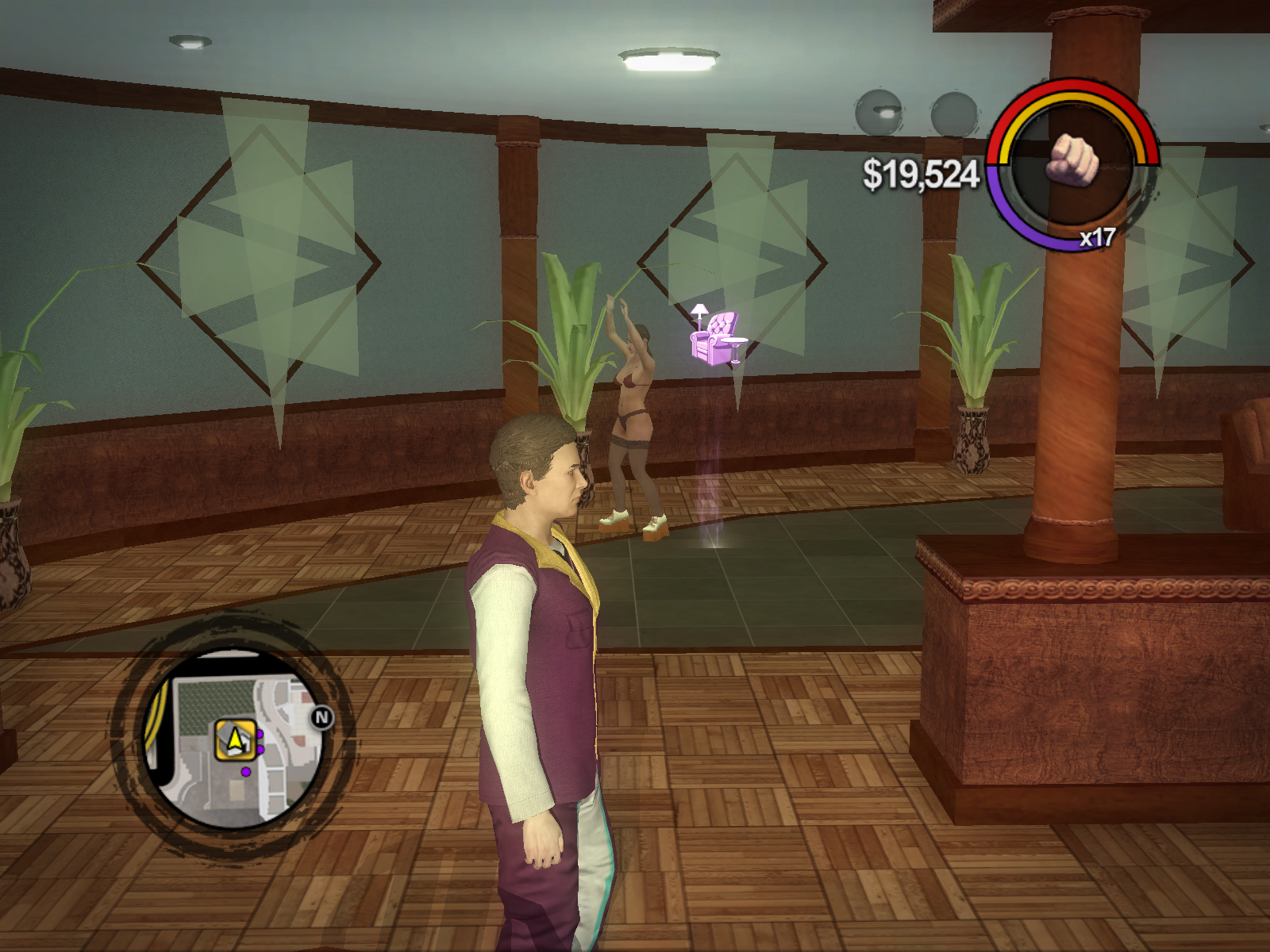Select the fist weapon icon
Screen dimensions: 1270x952
click(x=1072, y=159)
